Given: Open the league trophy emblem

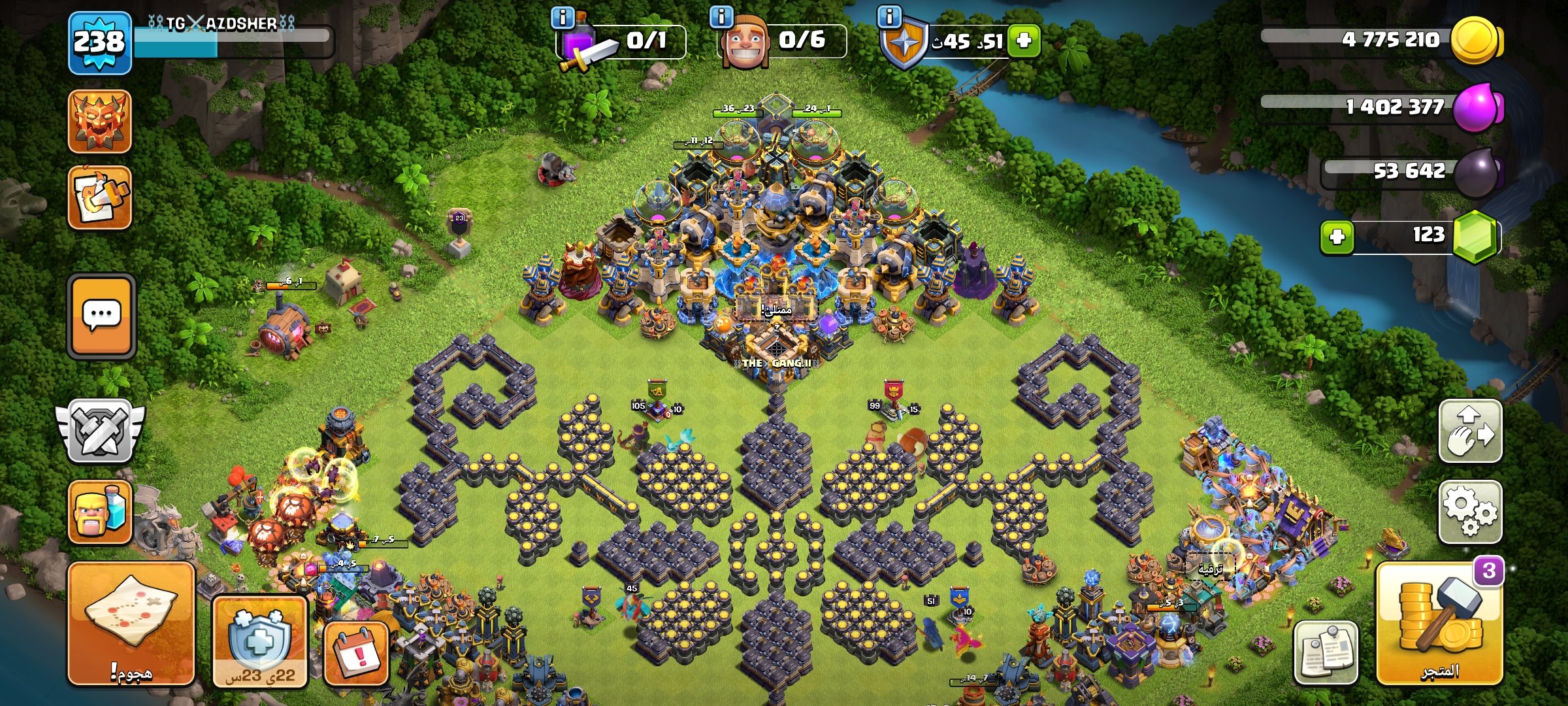Looking at the screenshot, I should click(x=100, y=122).
